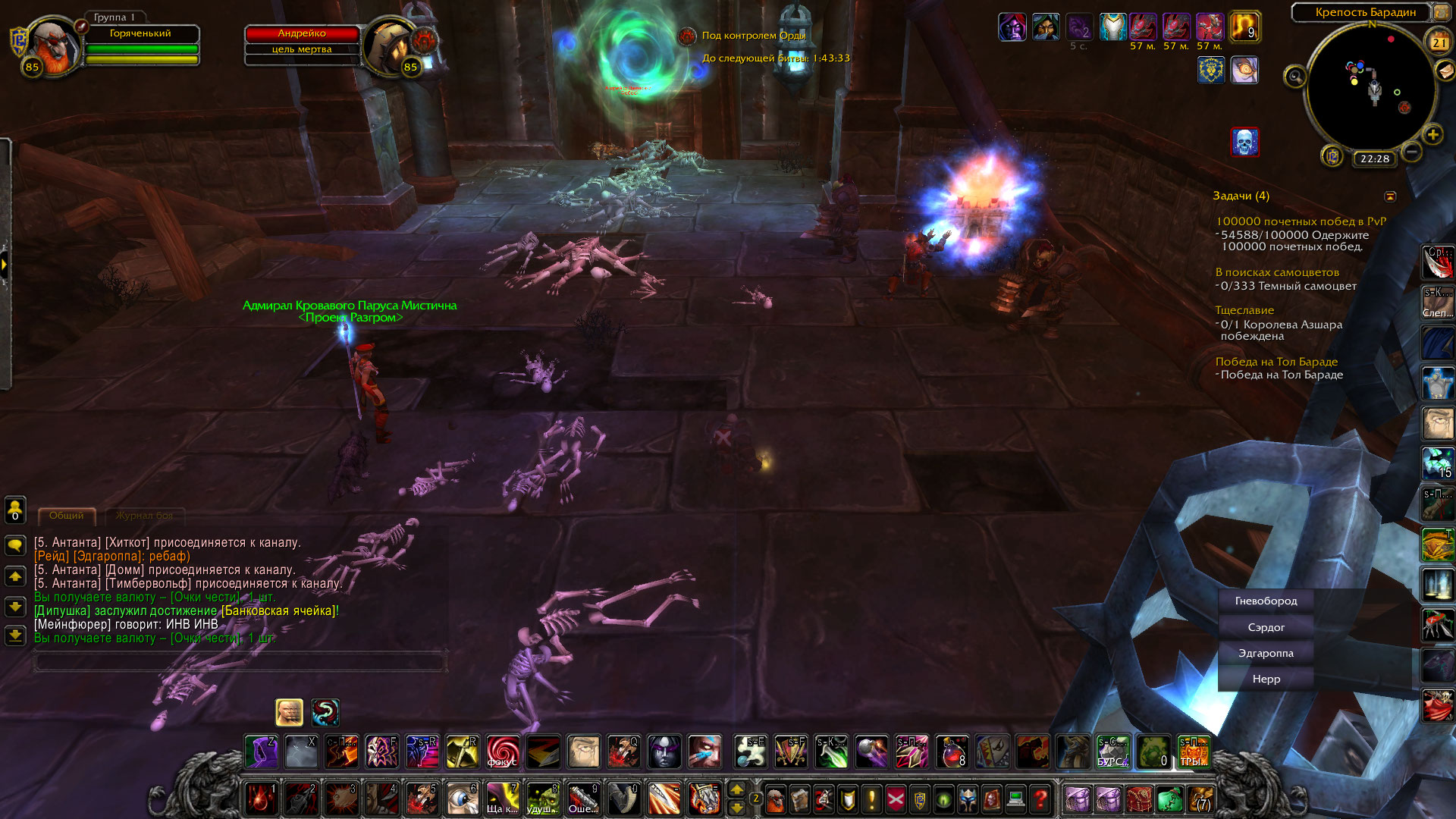Click the target frame Андрейко
The height and width of the screenshot is (819, 1456).
(x=302, y=34)
